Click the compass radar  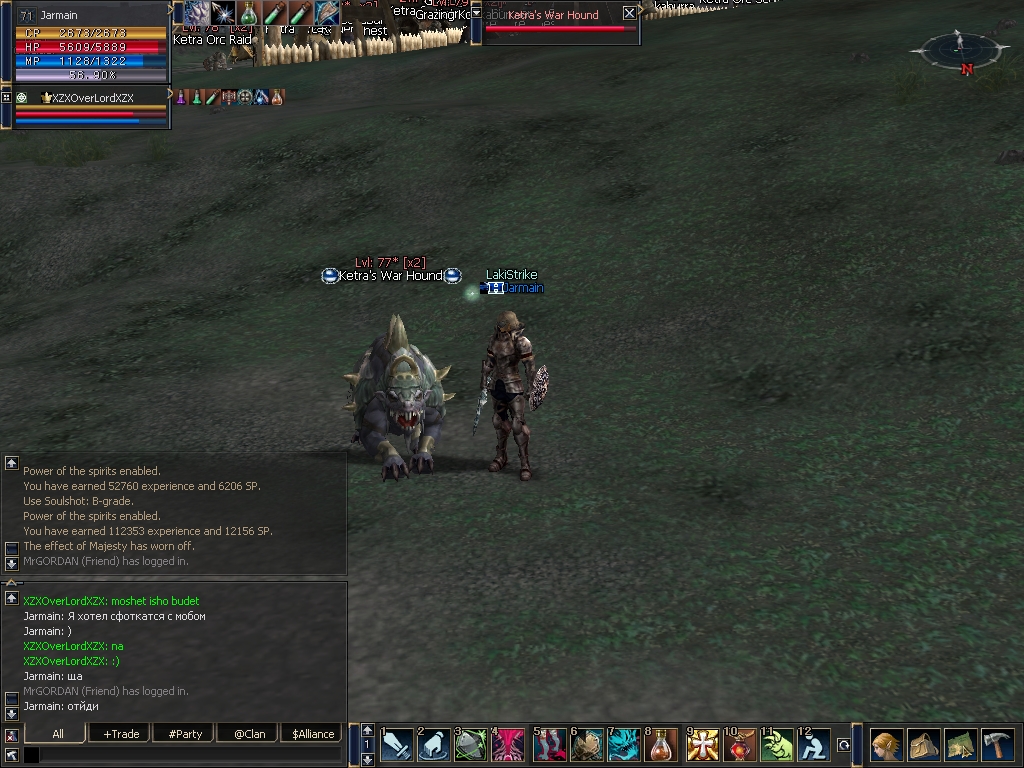click(x=958, y=49)
